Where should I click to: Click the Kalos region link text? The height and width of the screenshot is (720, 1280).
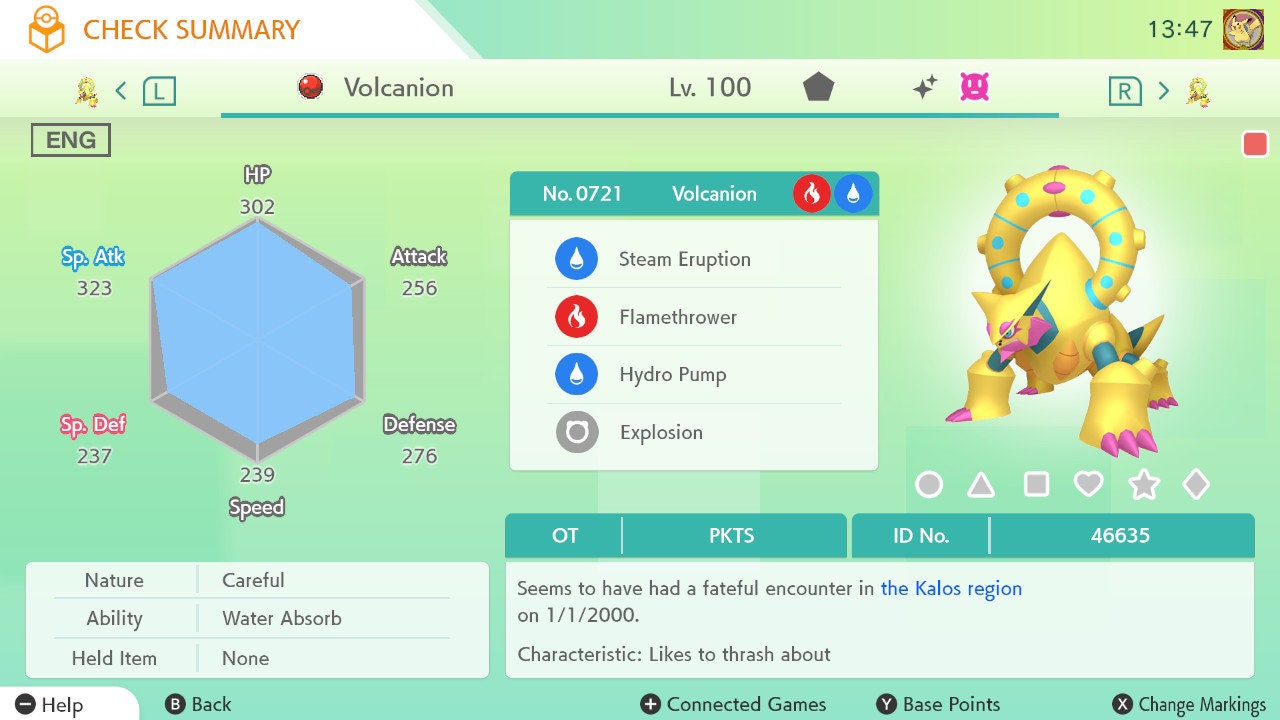951,588
